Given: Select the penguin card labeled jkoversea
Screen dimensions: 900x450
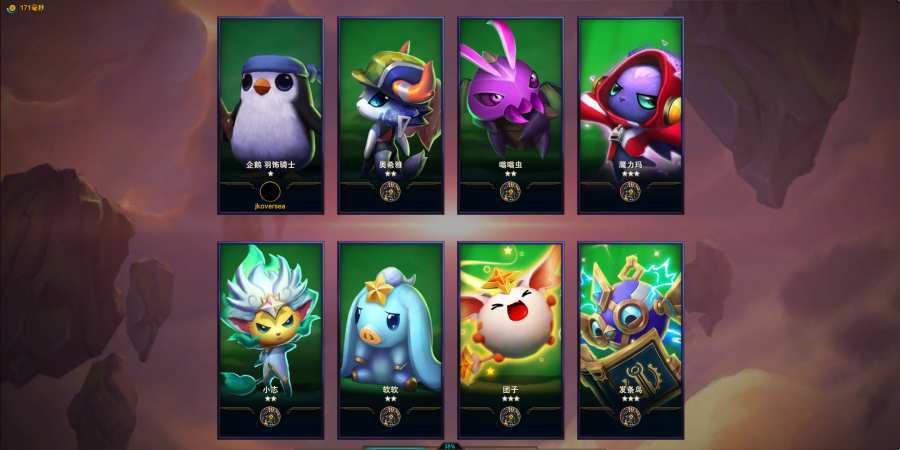Looking at the screenshot, I should [x=270, y=115].
